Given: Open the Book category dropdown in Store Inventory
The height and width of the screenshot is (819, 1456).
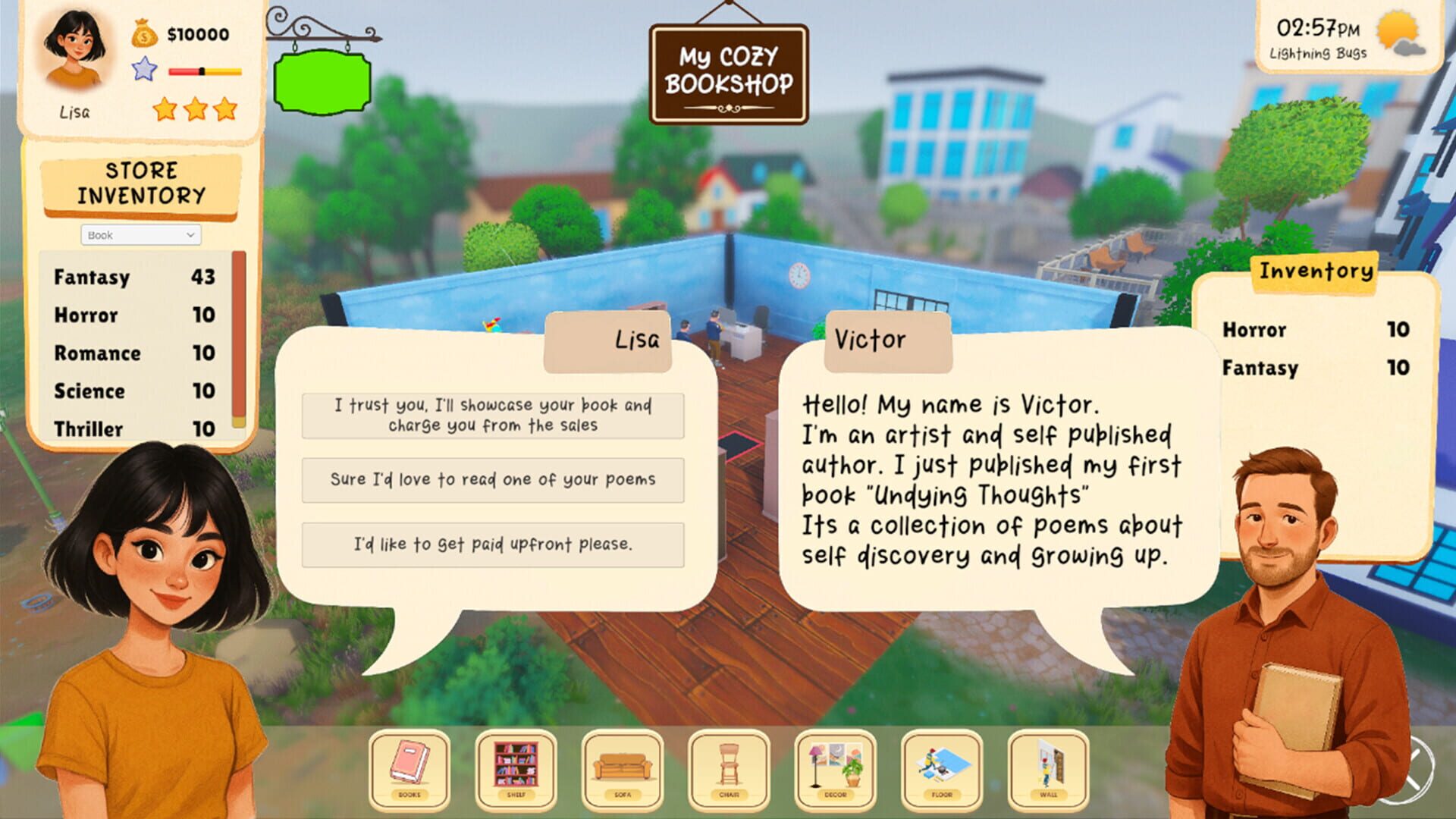Looking at the screenshot, I should pos(140,235).
